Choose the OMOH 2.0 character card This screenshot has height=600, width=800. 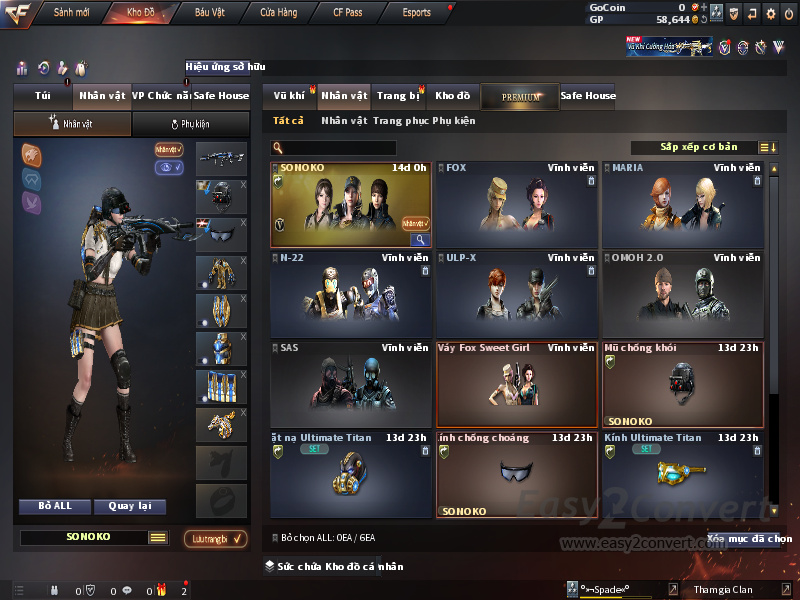coord(682,294)
